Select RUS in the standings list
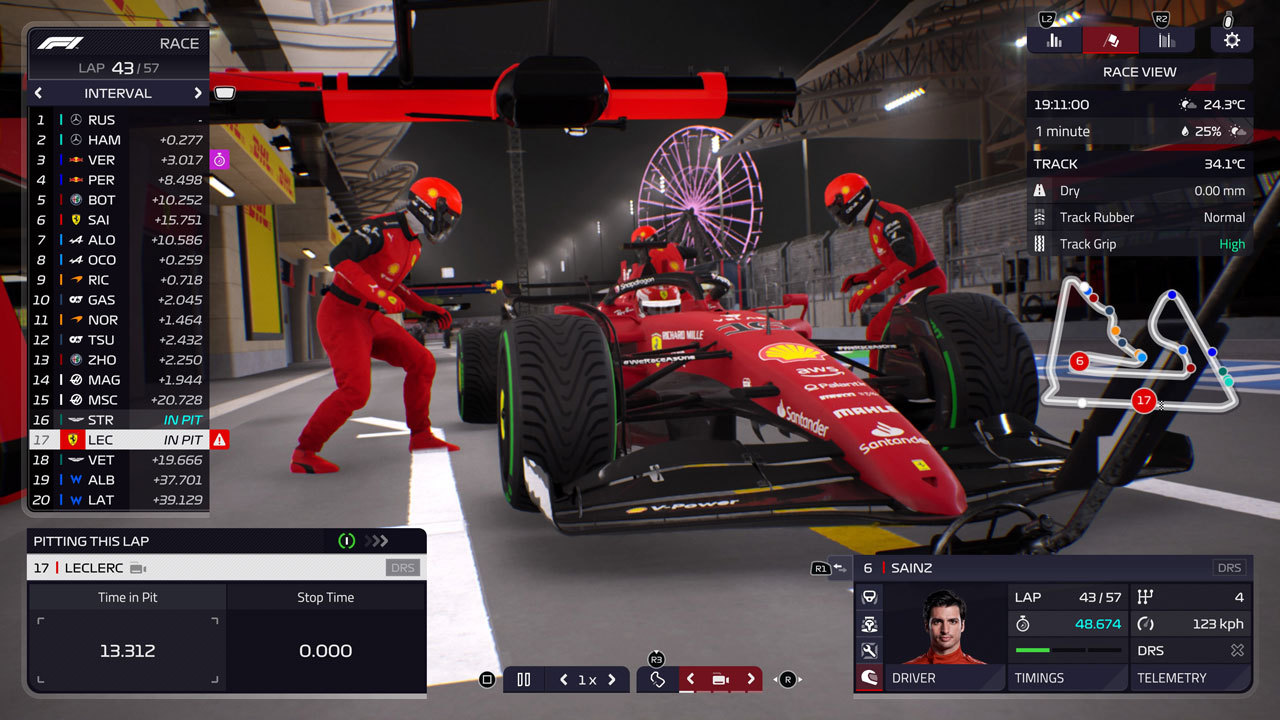 (x=119, y=120)
